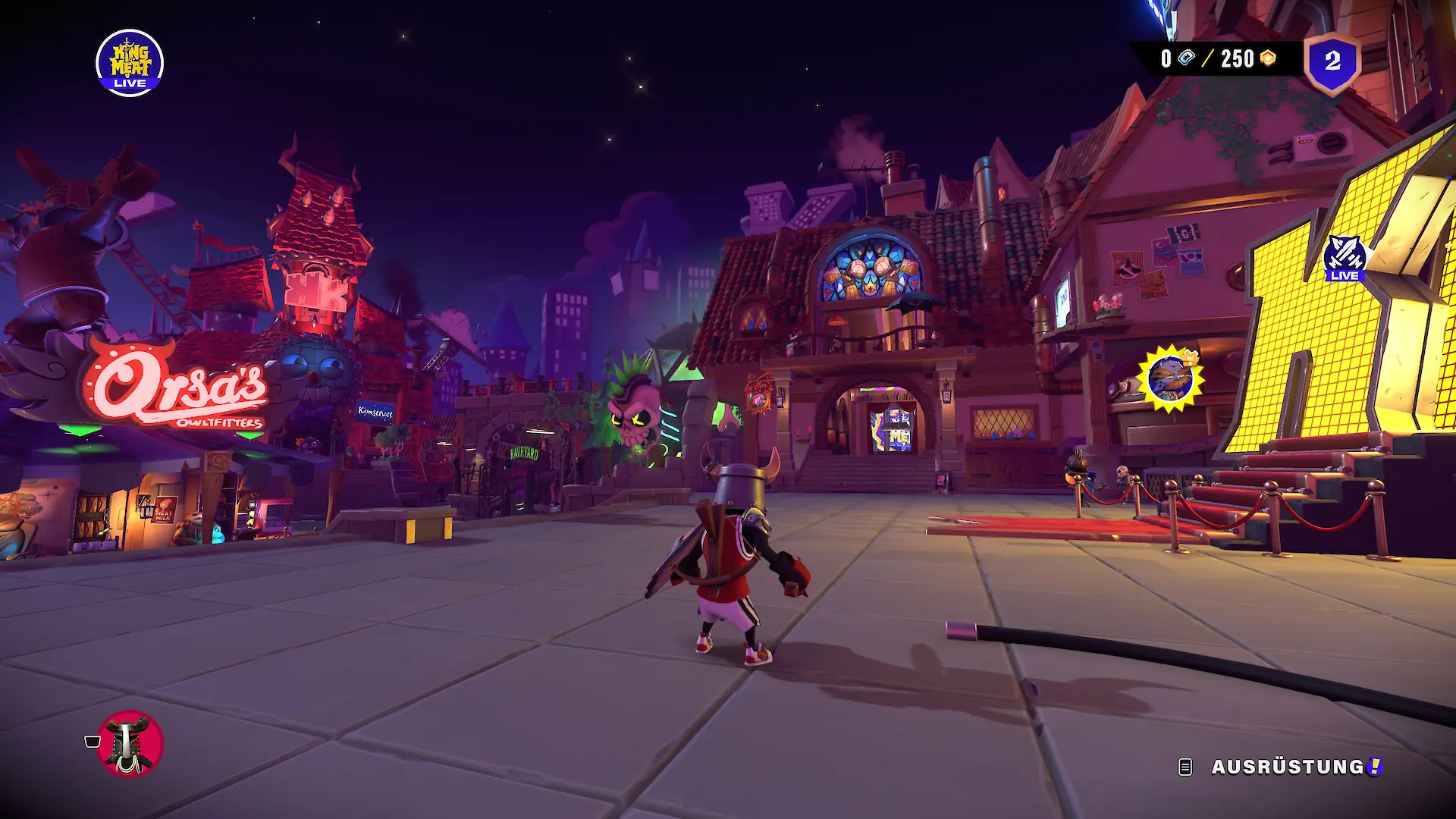Click the King of Meat LIVE logo
1456x819 pixels.
pyautogui.click(x=130, y=63)
